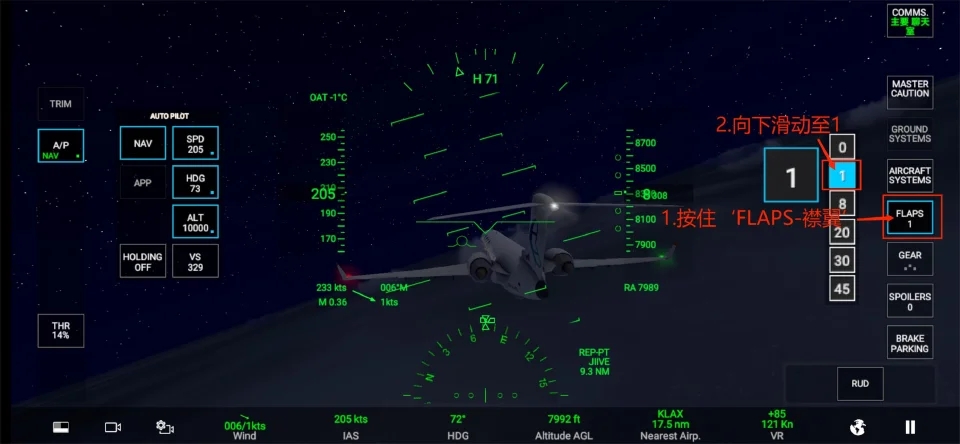960x444 pixels.
Task: Toggle the BRAKE PARKING button
Action: pyautogui.click(x=910, y=343)
